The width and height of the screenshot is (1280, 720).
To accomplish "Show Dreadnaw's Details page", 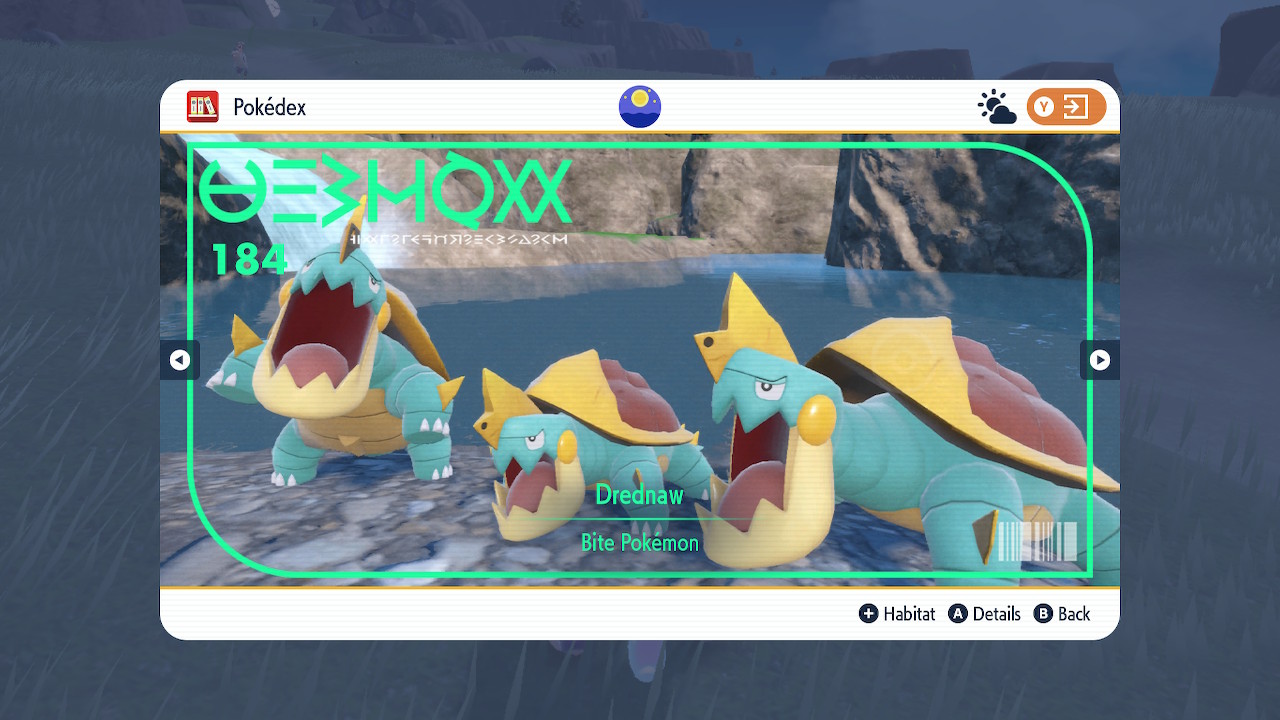I will (x=984, y=614).
